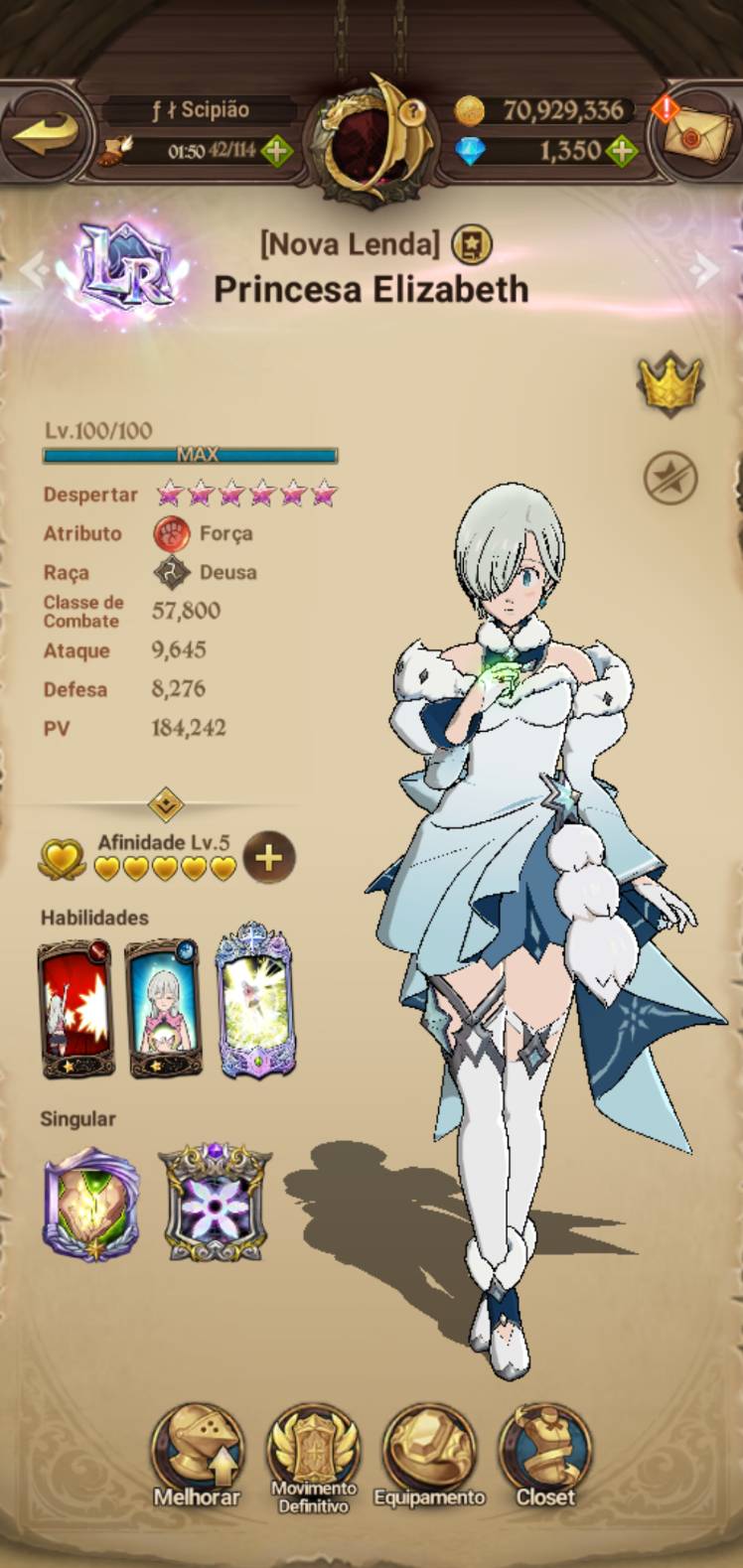View the blue Elizabeth skill card
743x1568 pixels.
(163, 1007)
